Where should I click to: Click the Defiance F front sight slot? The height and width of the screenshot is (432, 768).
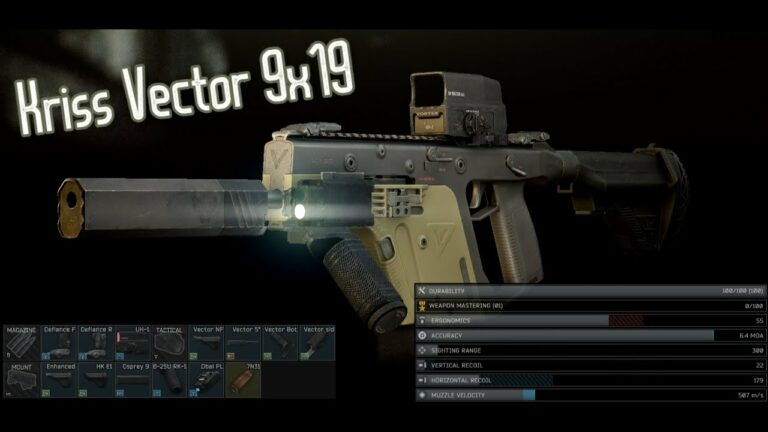pyautogui.click(x=59, y=342)
